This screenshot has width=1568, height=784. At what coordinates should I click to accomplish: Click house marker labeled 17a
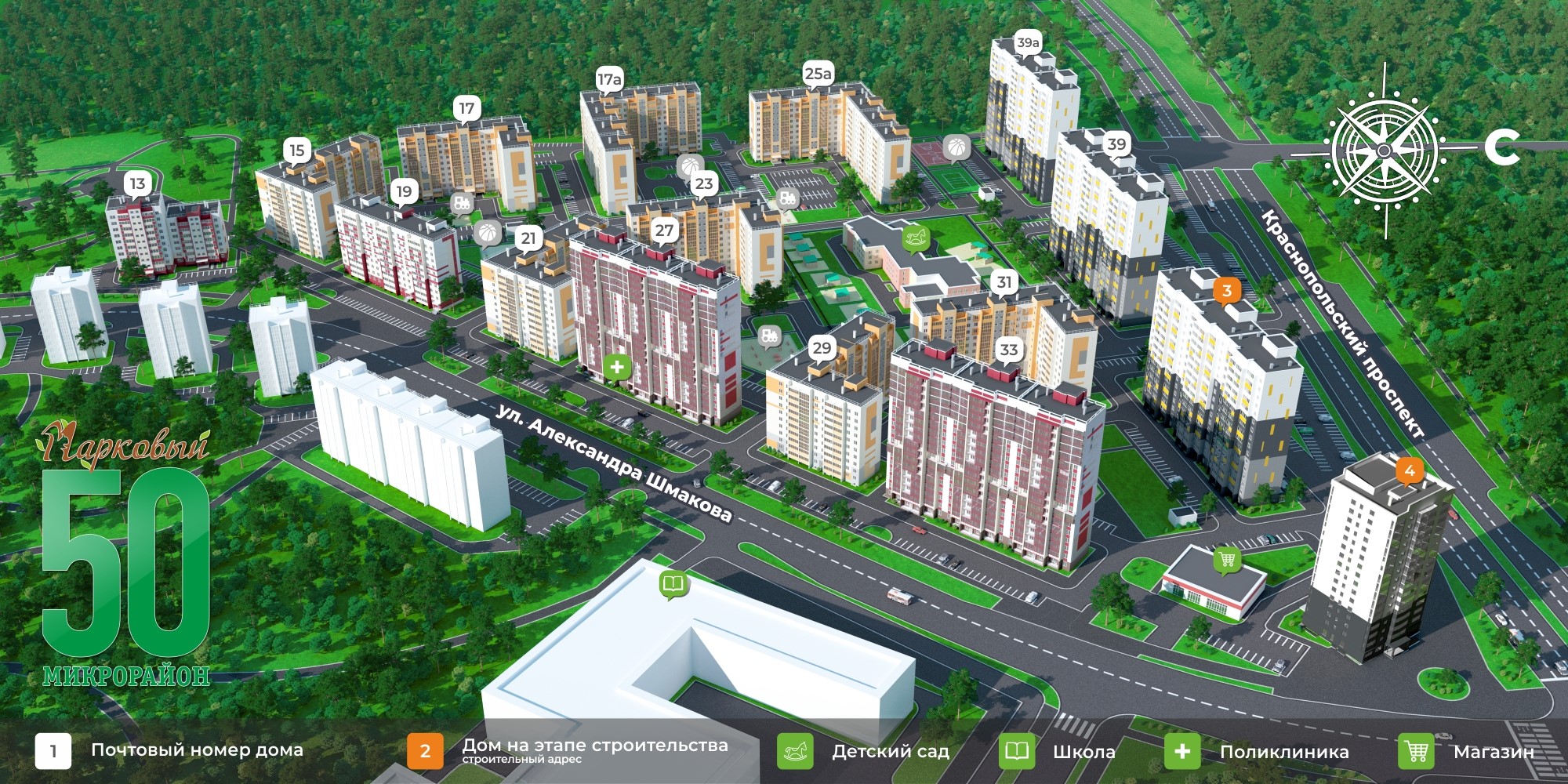[609, 79]
